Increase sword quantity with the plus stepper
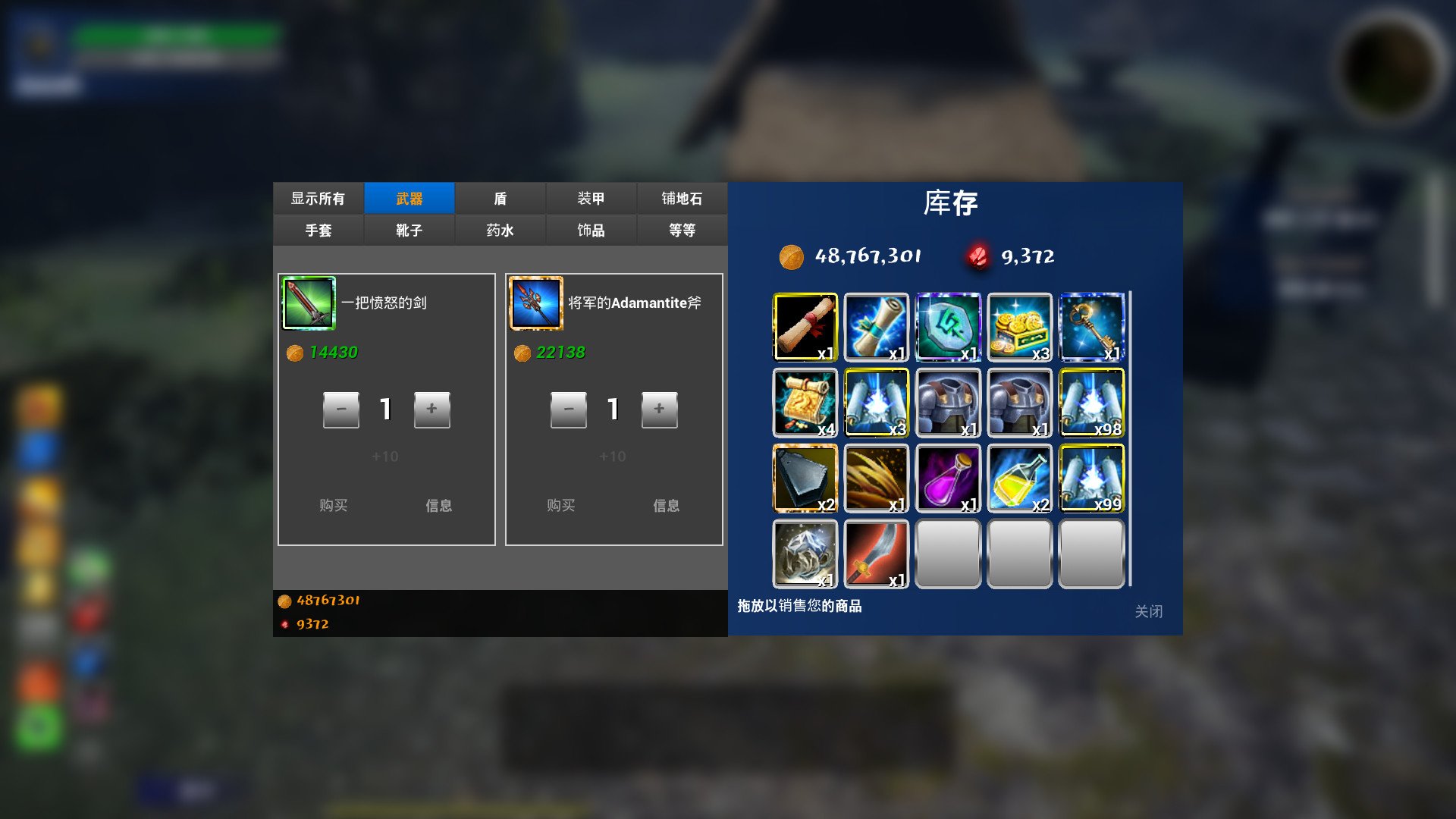This screenshot has width=1456, height=819. click(432, 409)
